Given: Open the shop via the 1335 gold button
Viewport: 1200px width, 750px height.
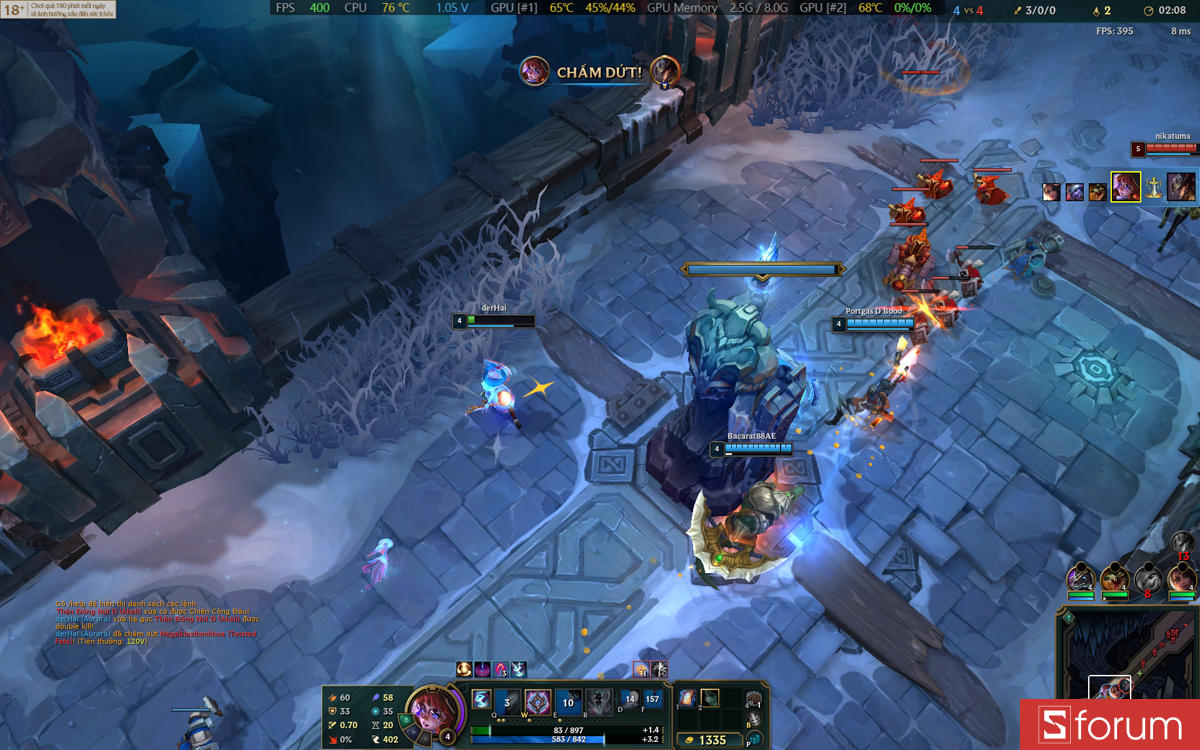Looking at the screenshot, I should pos(712,740).
